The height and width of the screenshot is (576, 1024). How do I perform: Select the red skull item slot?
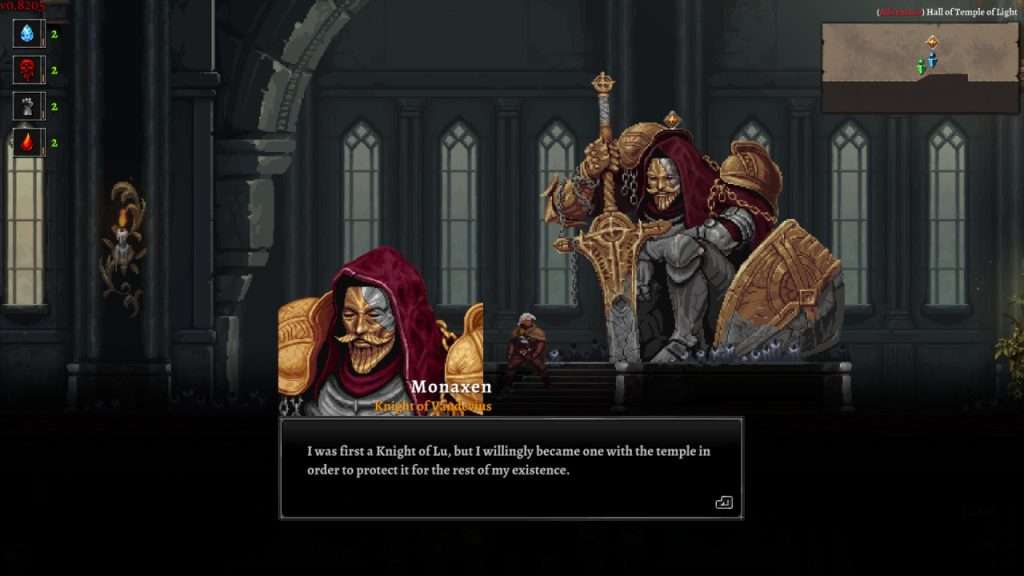point(27,70)
